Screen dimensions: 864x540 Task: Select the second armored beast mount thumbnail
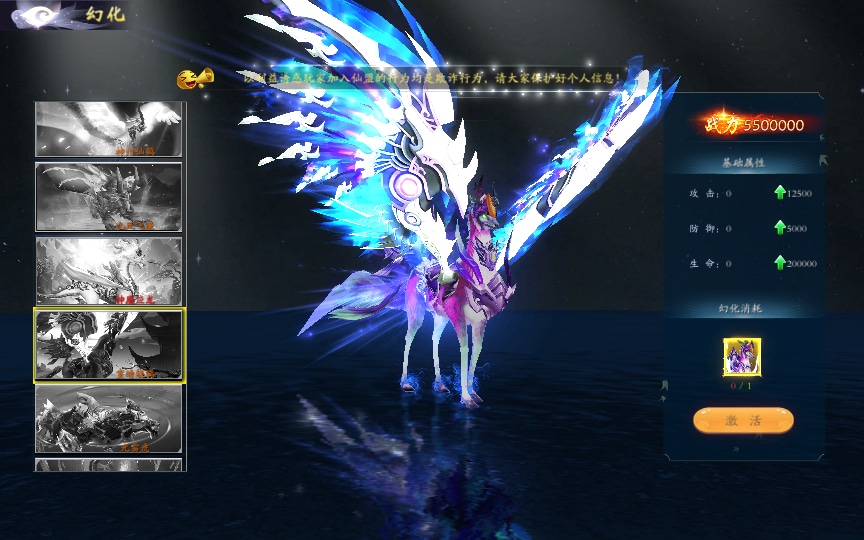pyautogui.click(x=109, y=197)
